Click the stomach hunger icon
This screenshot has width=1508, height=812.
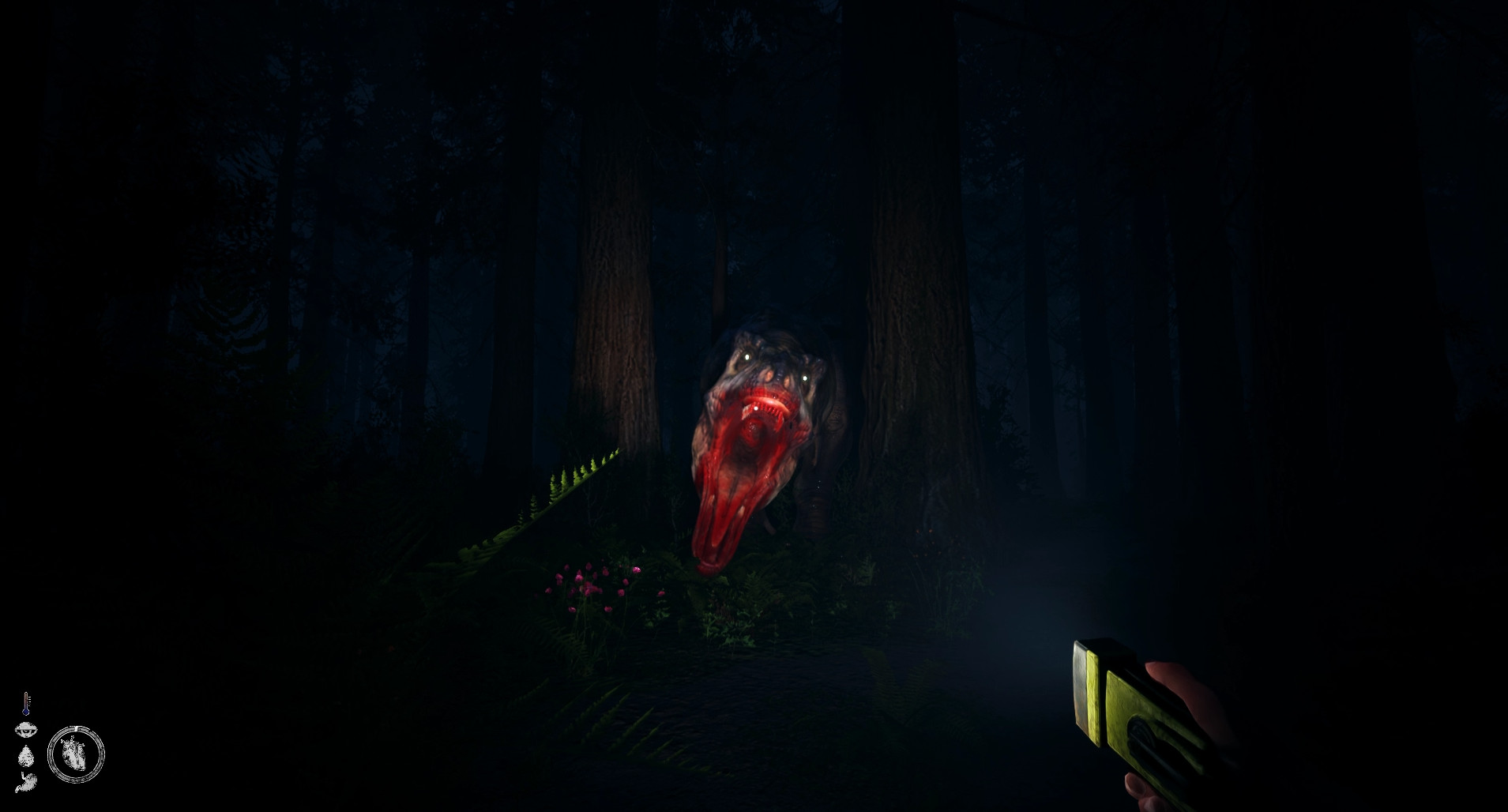click(26, 782)
